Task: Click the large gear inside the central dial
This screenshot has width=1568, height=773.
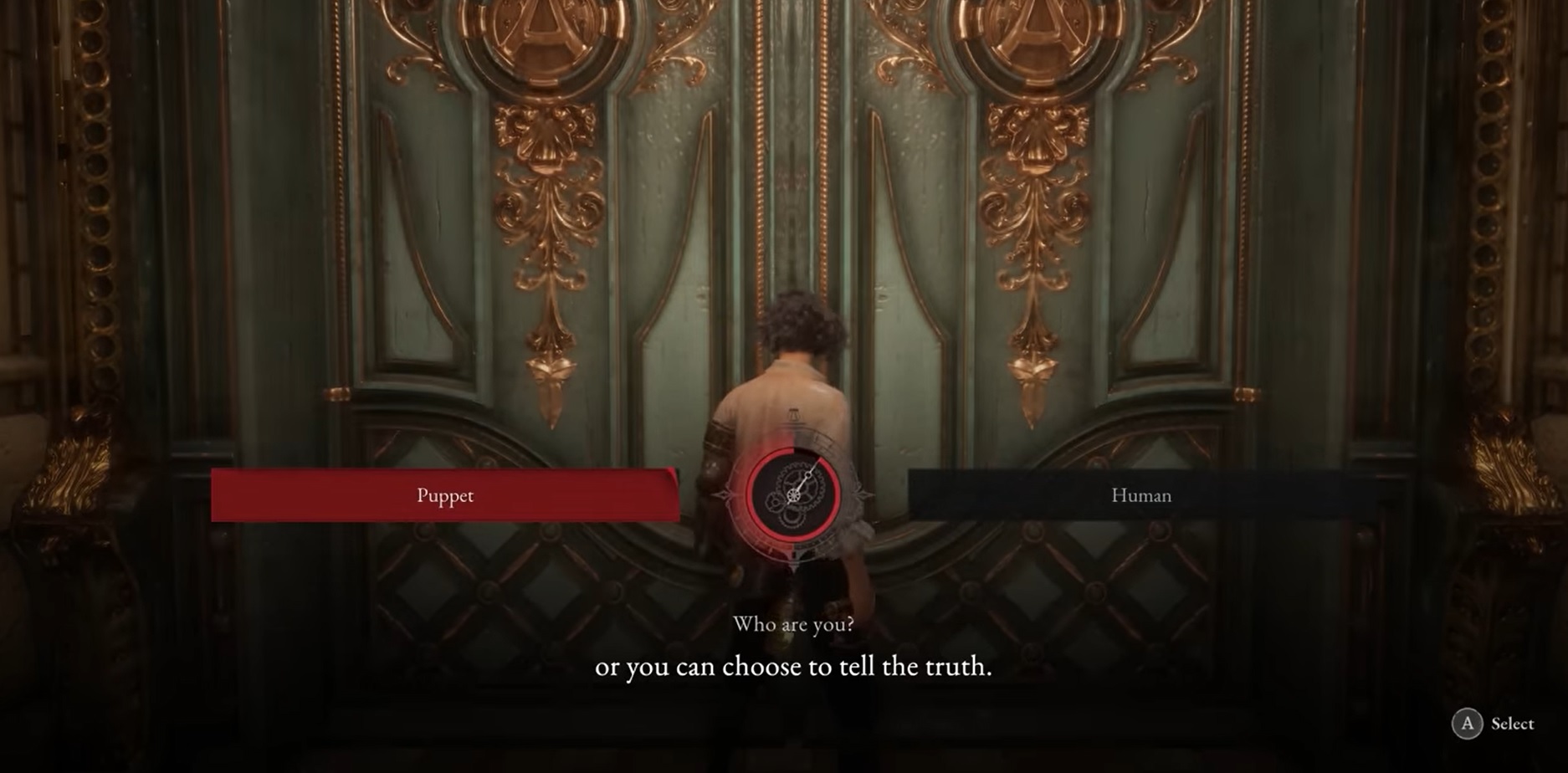Action: coord(802,487)
